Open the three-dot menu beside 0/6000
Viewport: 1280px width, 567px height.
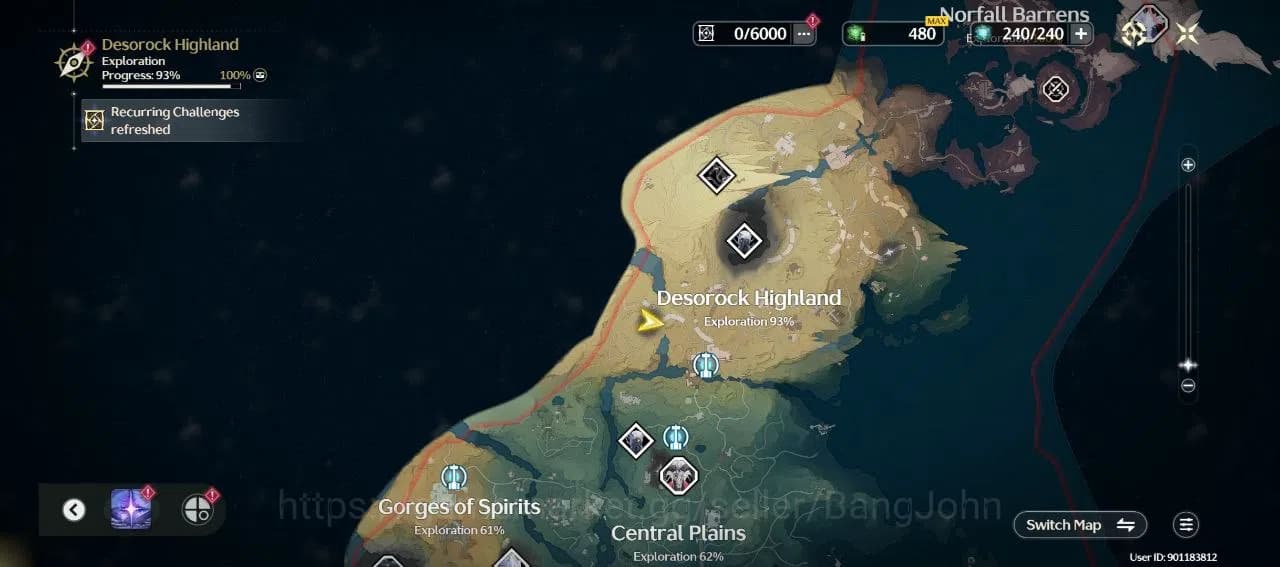click(x=804, y=34)
